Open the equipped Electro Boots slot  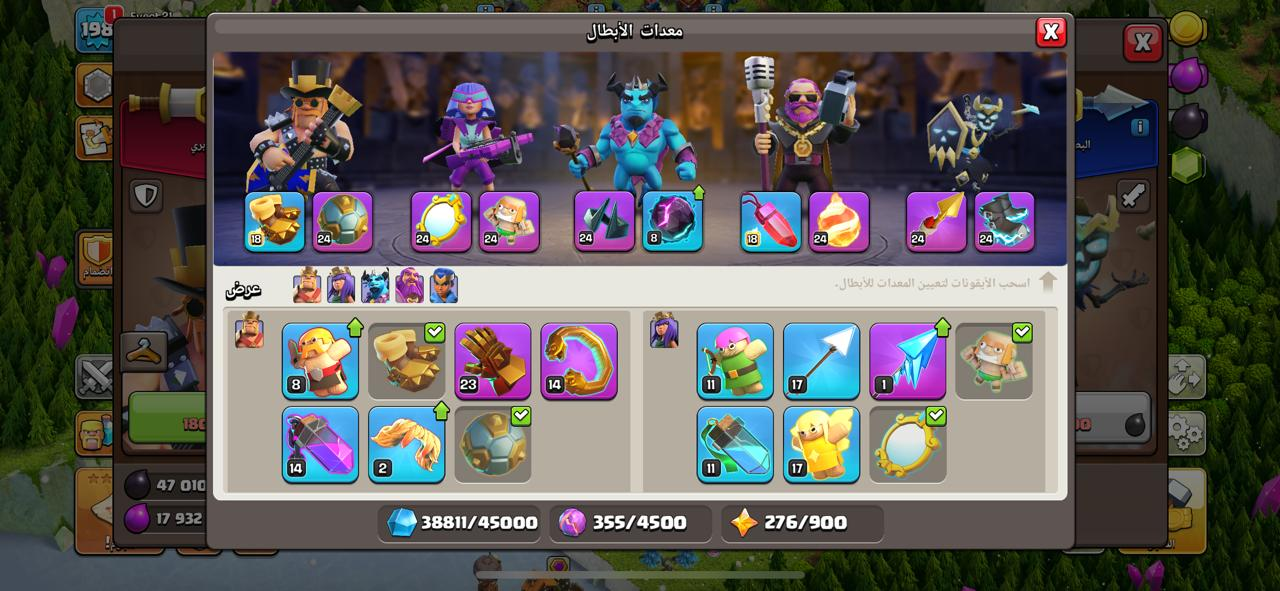pos(1004,221)
